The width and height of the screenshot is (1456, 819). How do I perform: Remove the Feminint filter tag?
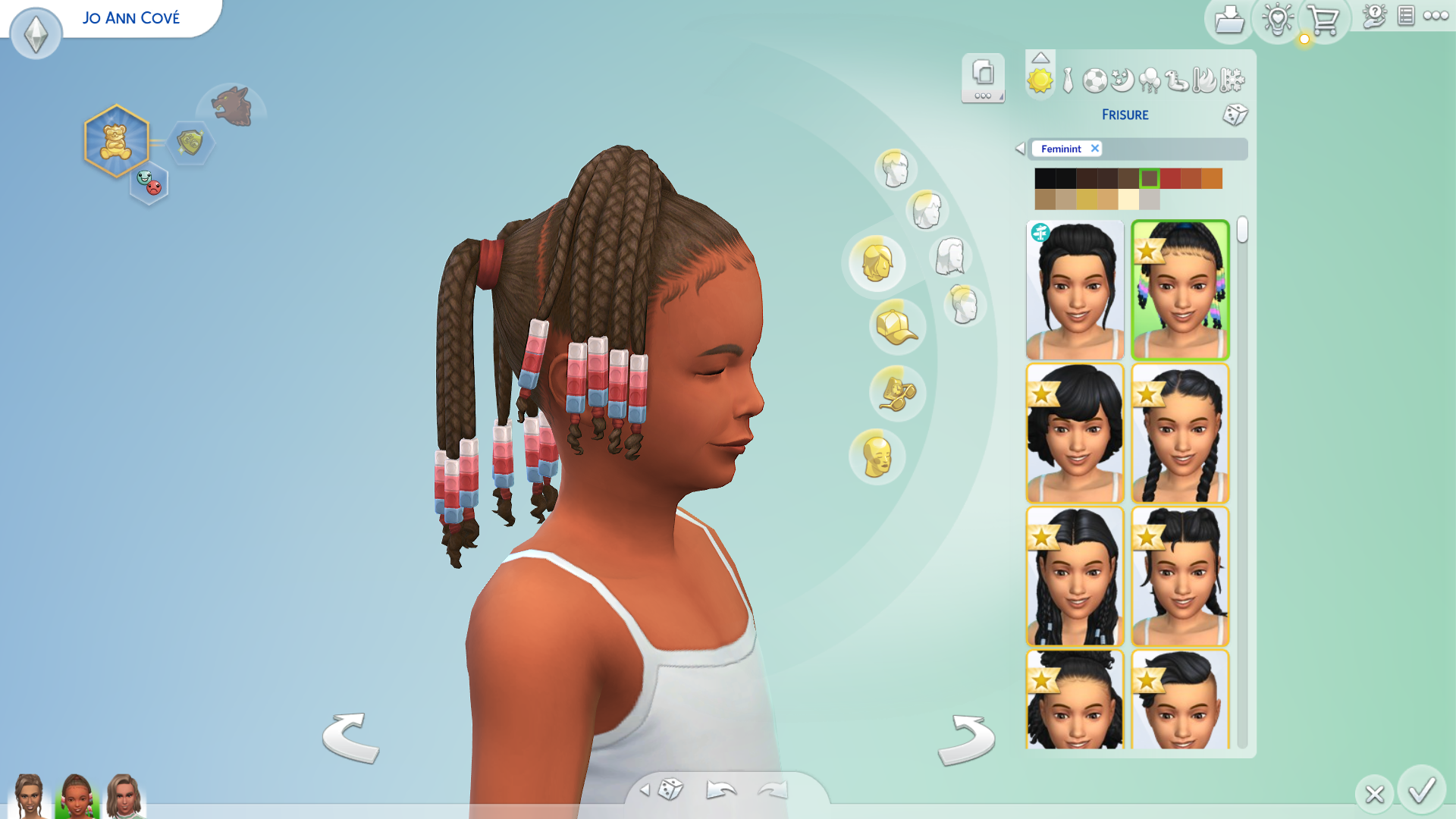(1095, 149)
